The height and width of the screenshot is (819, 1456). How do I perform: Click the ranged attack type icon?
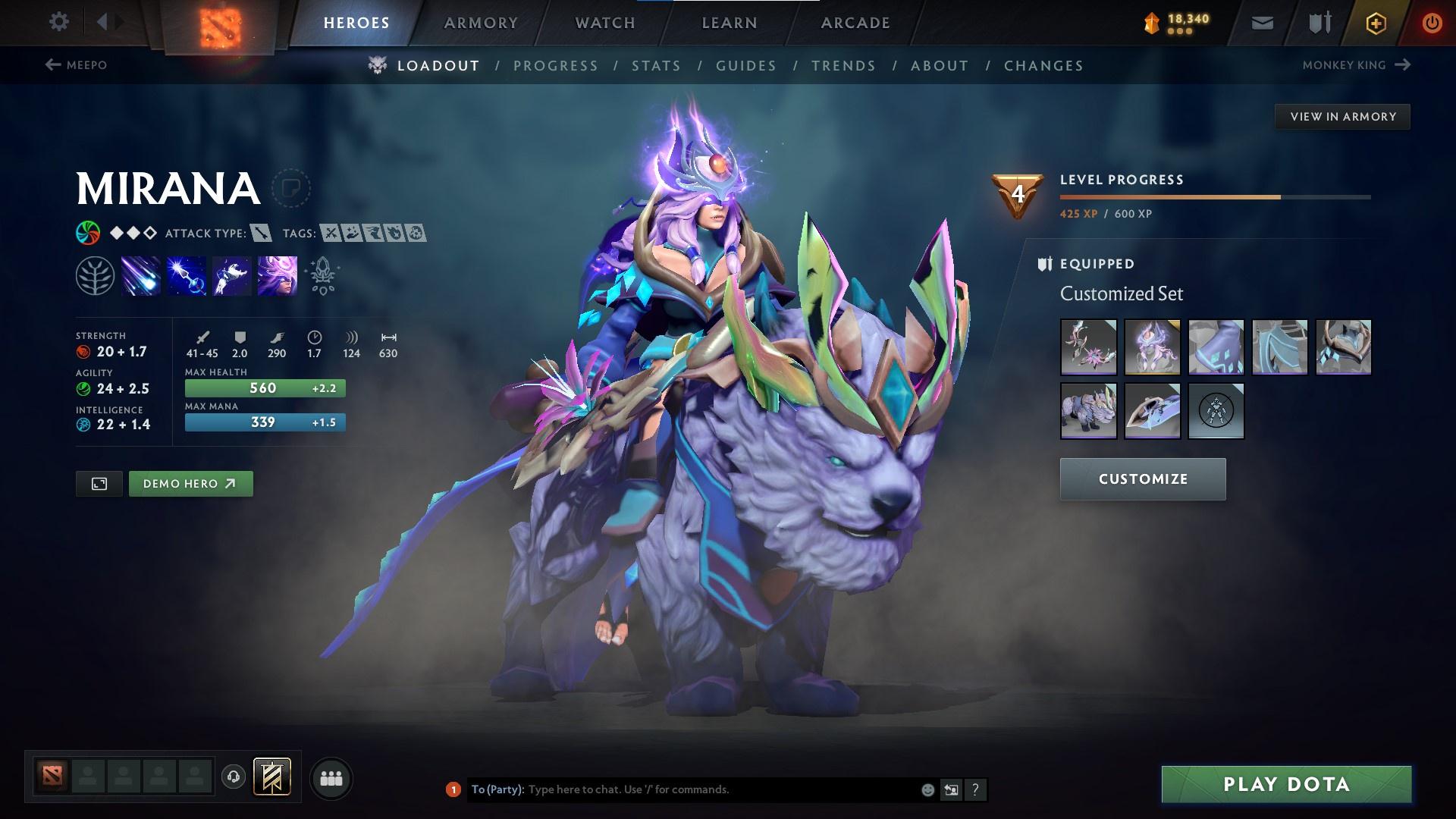[x=260, y=234]
